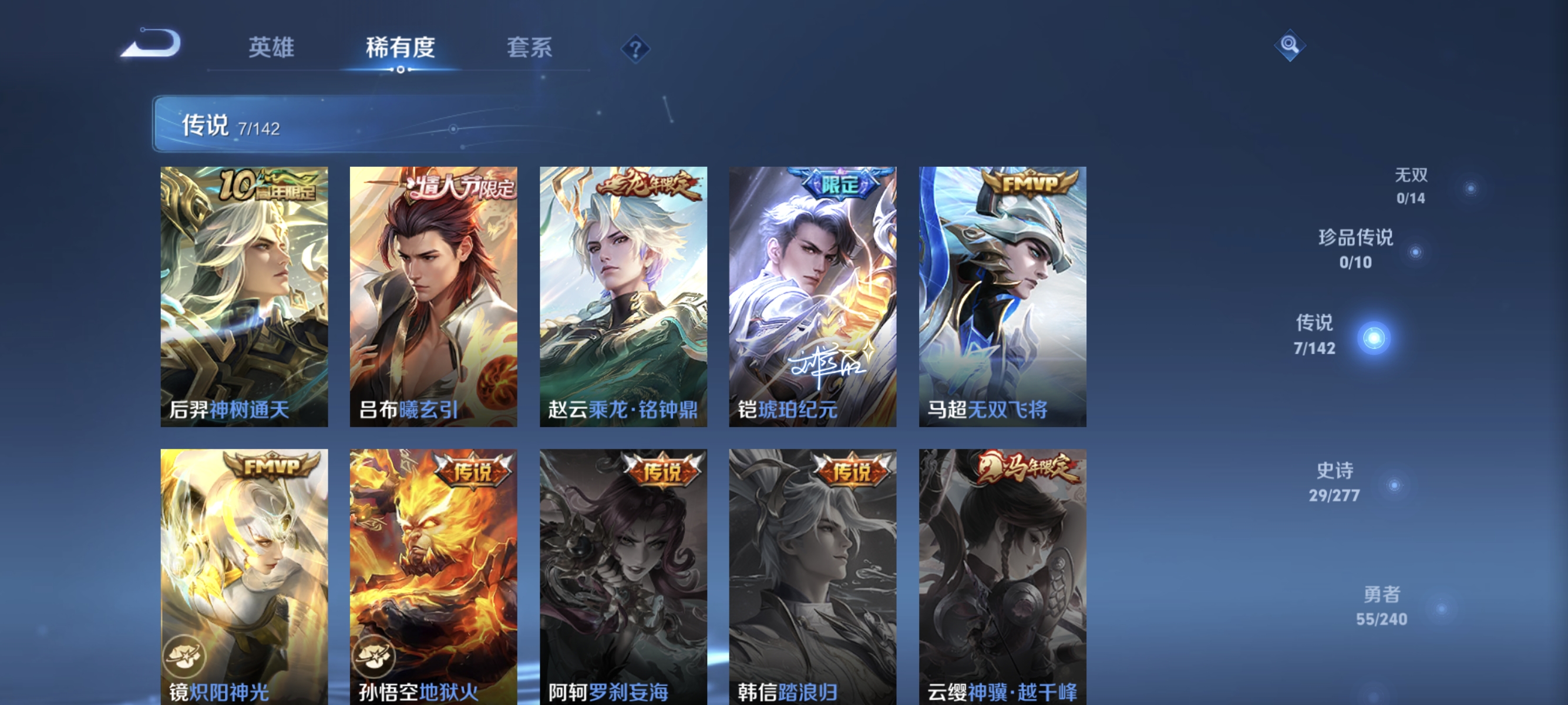Switch to the 英雄 tab
Viewport: 1568px width, 705px height.
(272, 48)
